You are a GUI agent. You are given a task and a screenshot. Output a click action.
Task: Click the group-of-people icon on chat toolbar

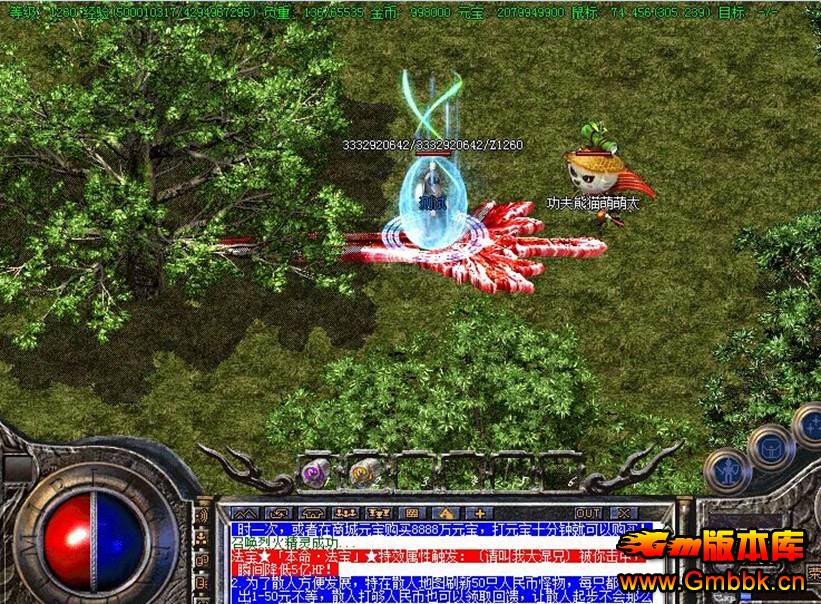pyautogui.click(x=343, y=513)
